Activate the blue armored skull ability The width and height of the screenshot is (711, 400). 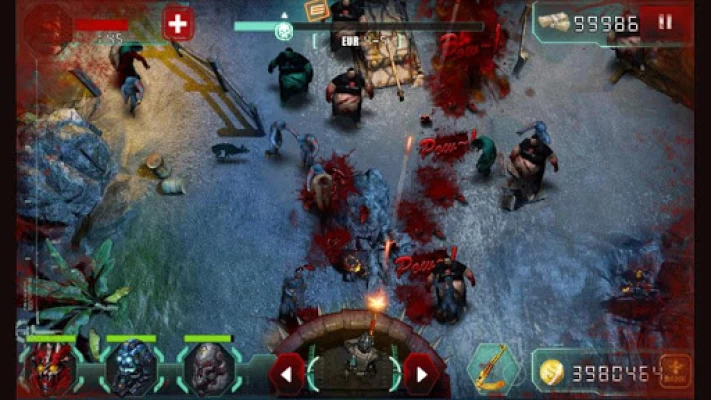(x=130, y=369)
